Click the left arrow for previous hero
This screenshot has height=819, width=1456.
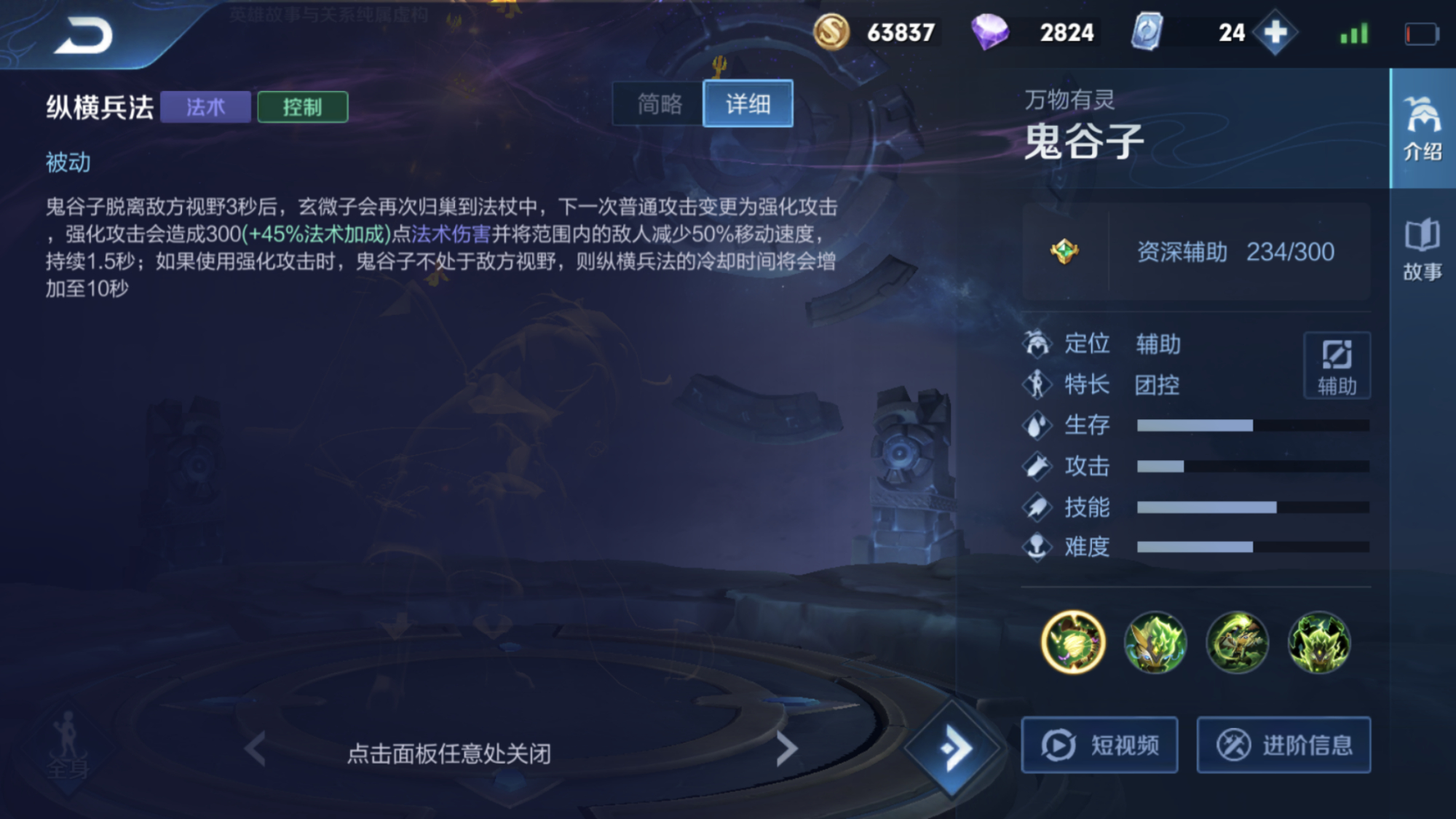(x=254, y=748)
